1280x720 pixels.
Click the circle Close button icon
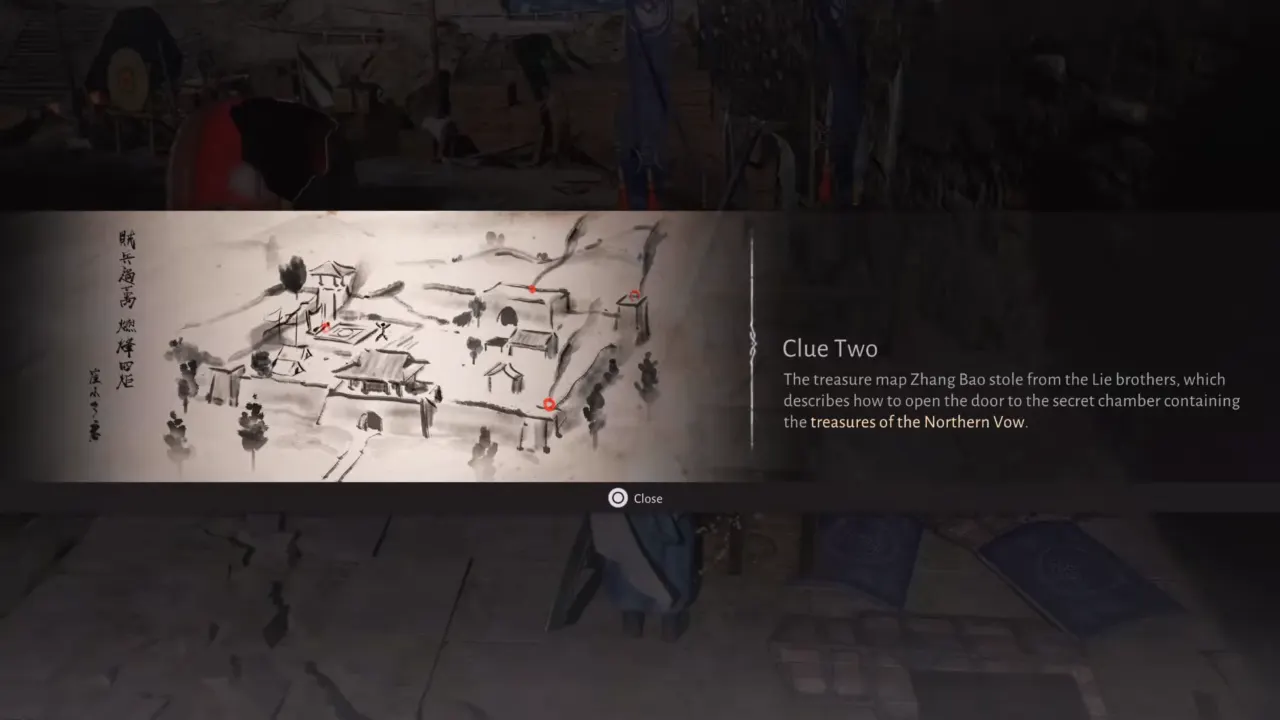(x=618, y=498)
